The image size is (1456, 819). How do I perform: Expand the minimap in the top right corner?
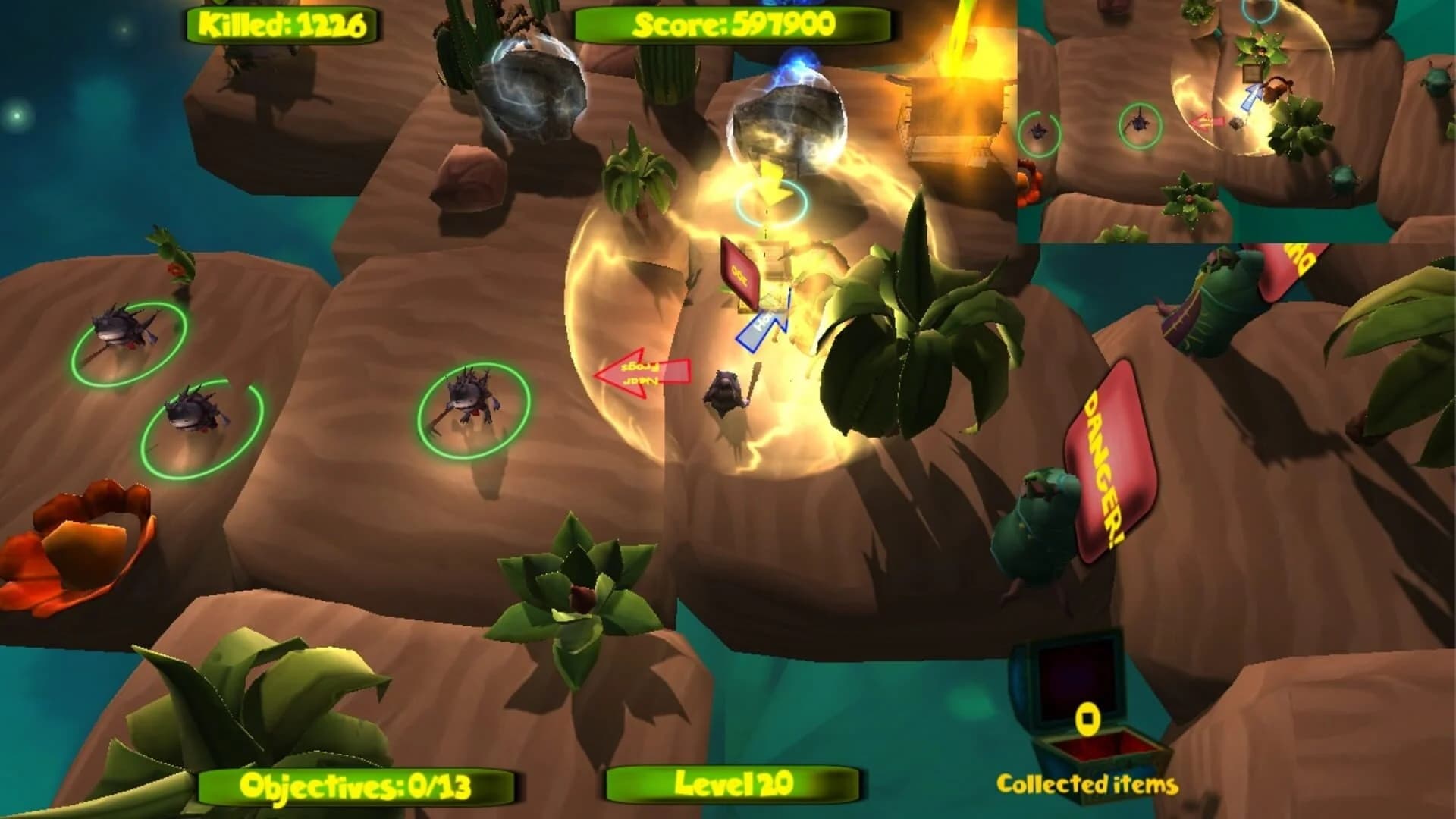[x=1236, y=121]
